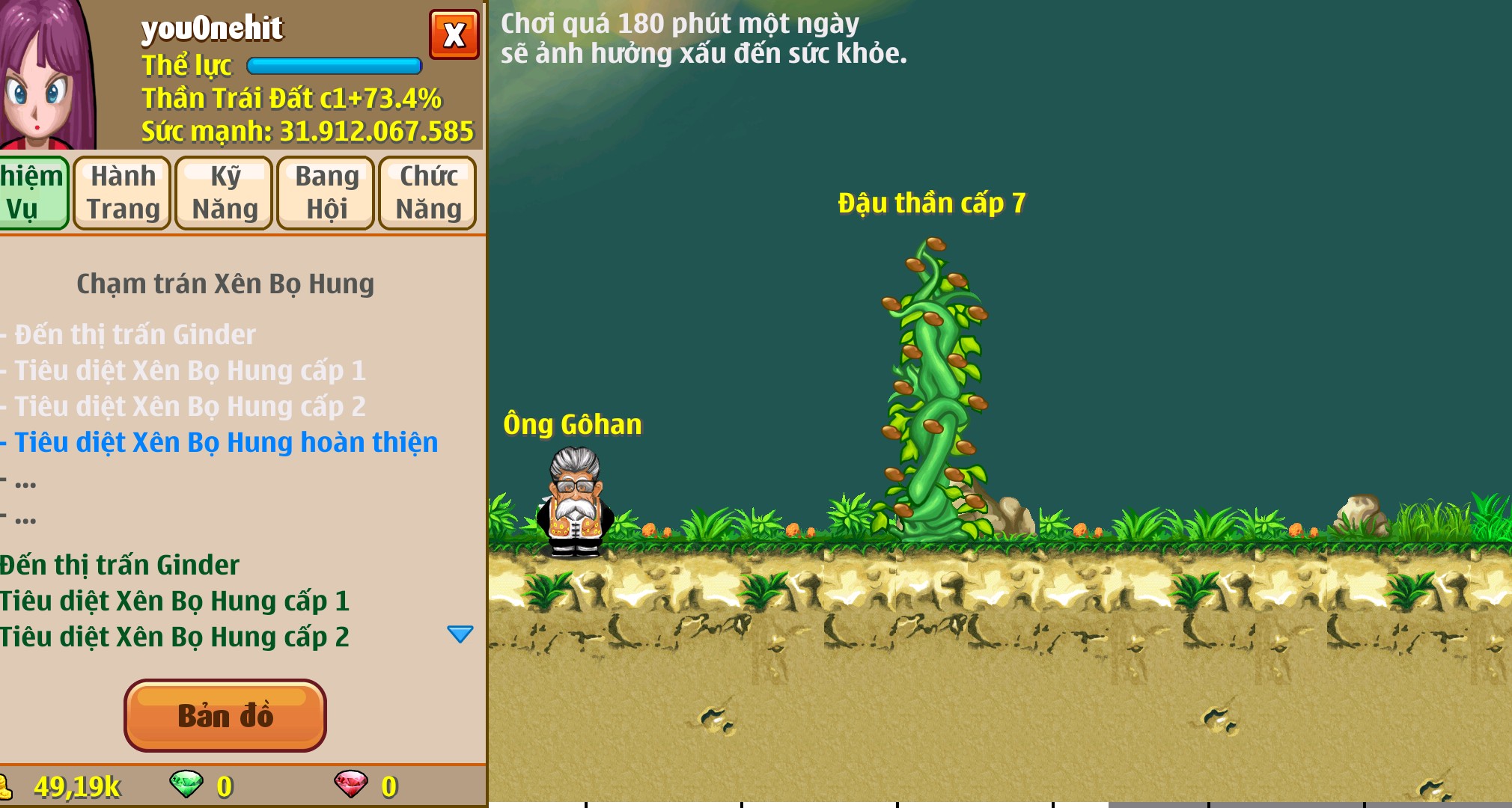The width and height of the screenshot is (1512, 808).
Task: Click the Thể lực stamina bar
Action: click(x=335, y=66)
